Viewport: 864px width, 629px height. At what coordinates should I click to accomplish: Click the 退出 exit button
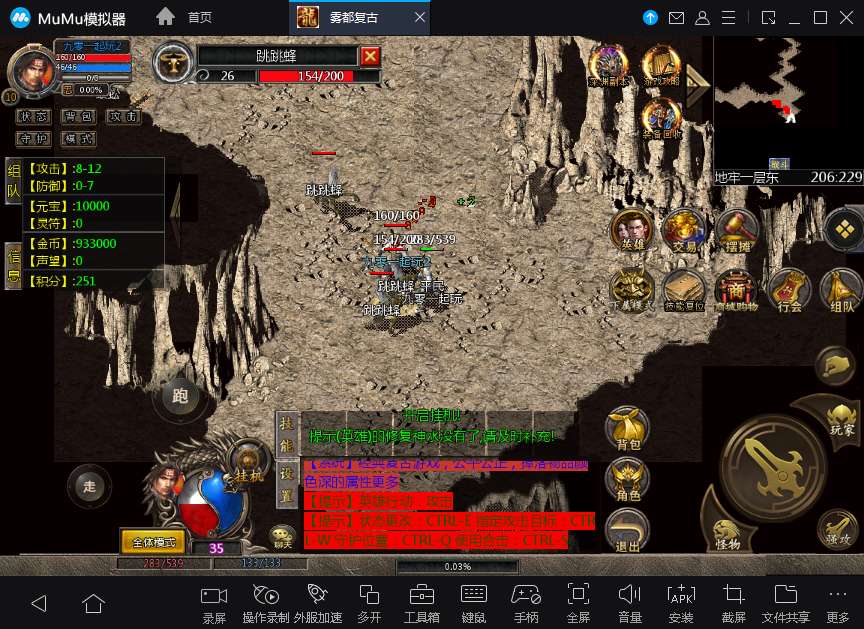click(x=627, y=530)
